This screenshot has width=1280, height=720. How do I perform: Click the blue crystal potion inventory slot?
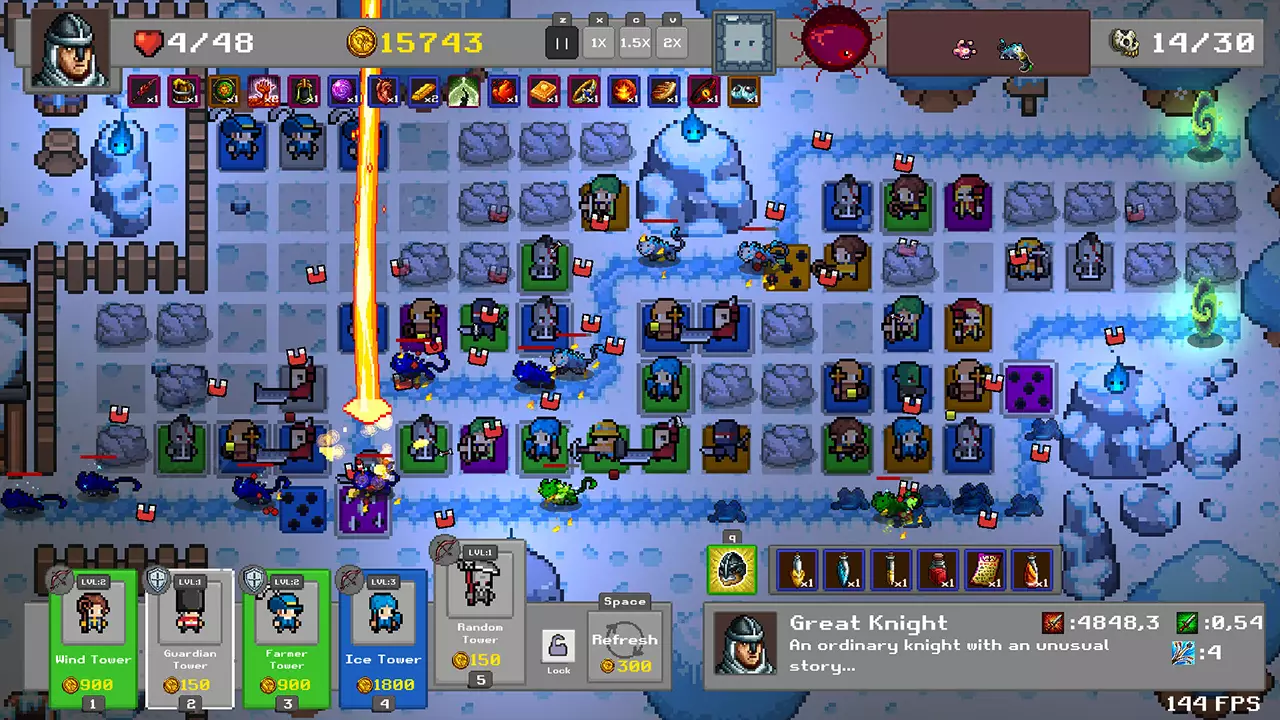point(843,569)
